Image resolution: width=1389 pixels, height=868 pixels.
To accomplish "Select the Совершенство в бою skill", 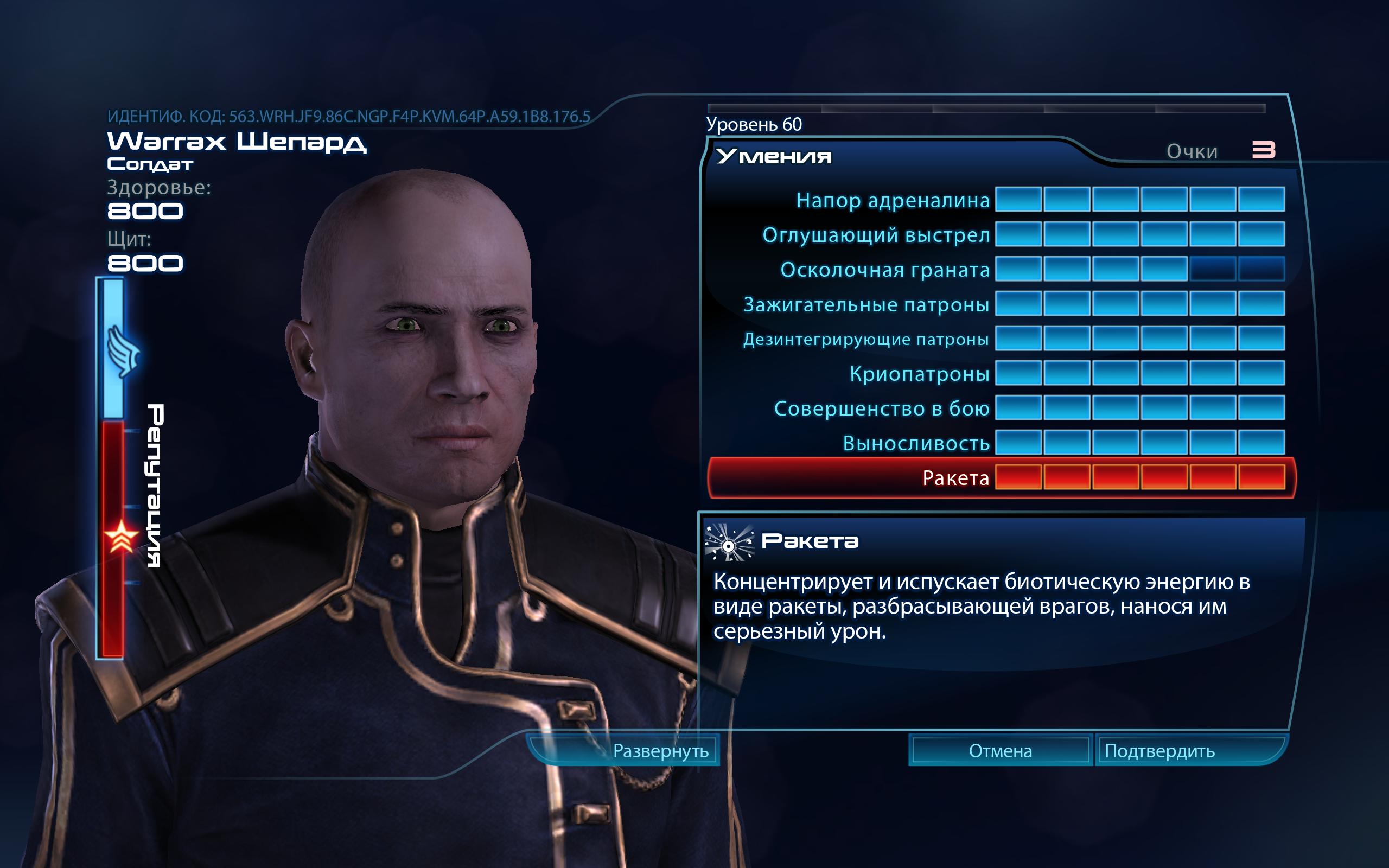I will [882, 408].
